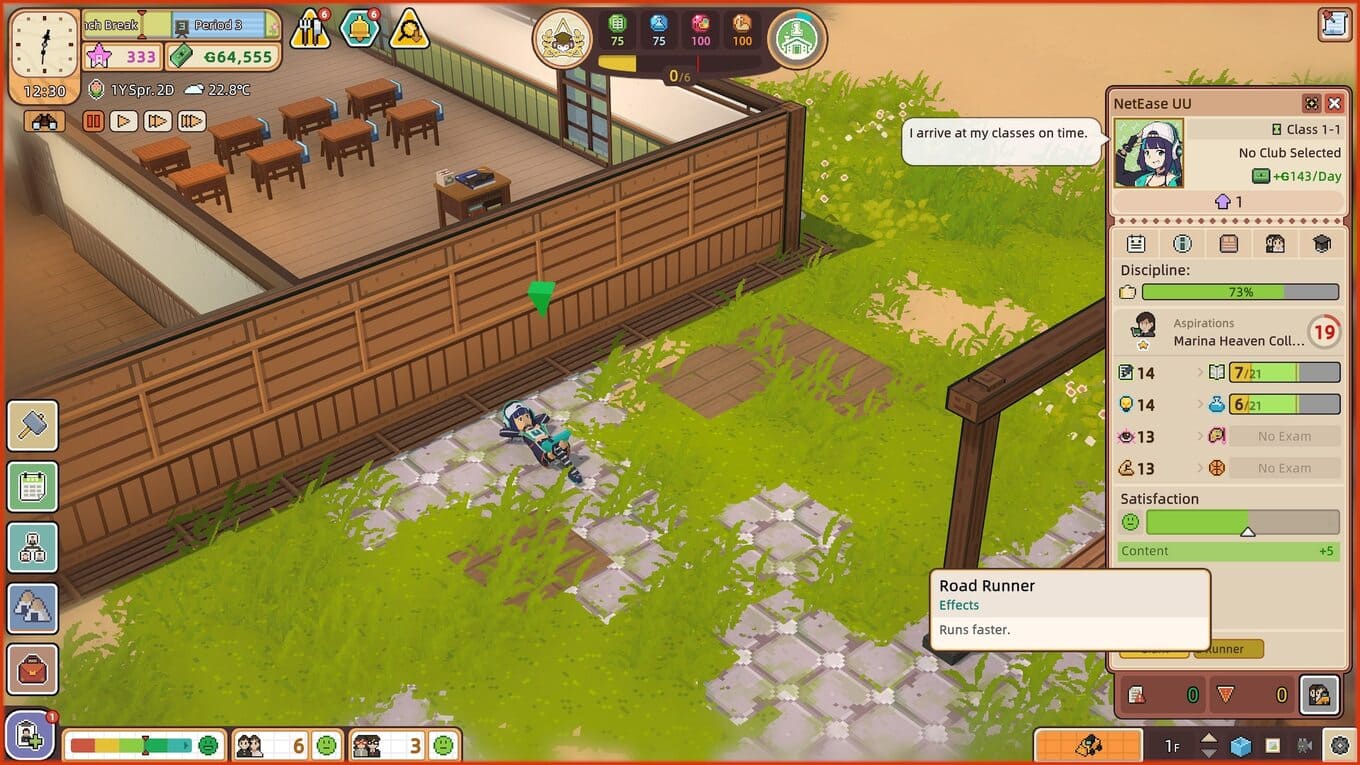Set game speed to normal single-arrow play
The image size is (1360, 765).
click(123, 121)
